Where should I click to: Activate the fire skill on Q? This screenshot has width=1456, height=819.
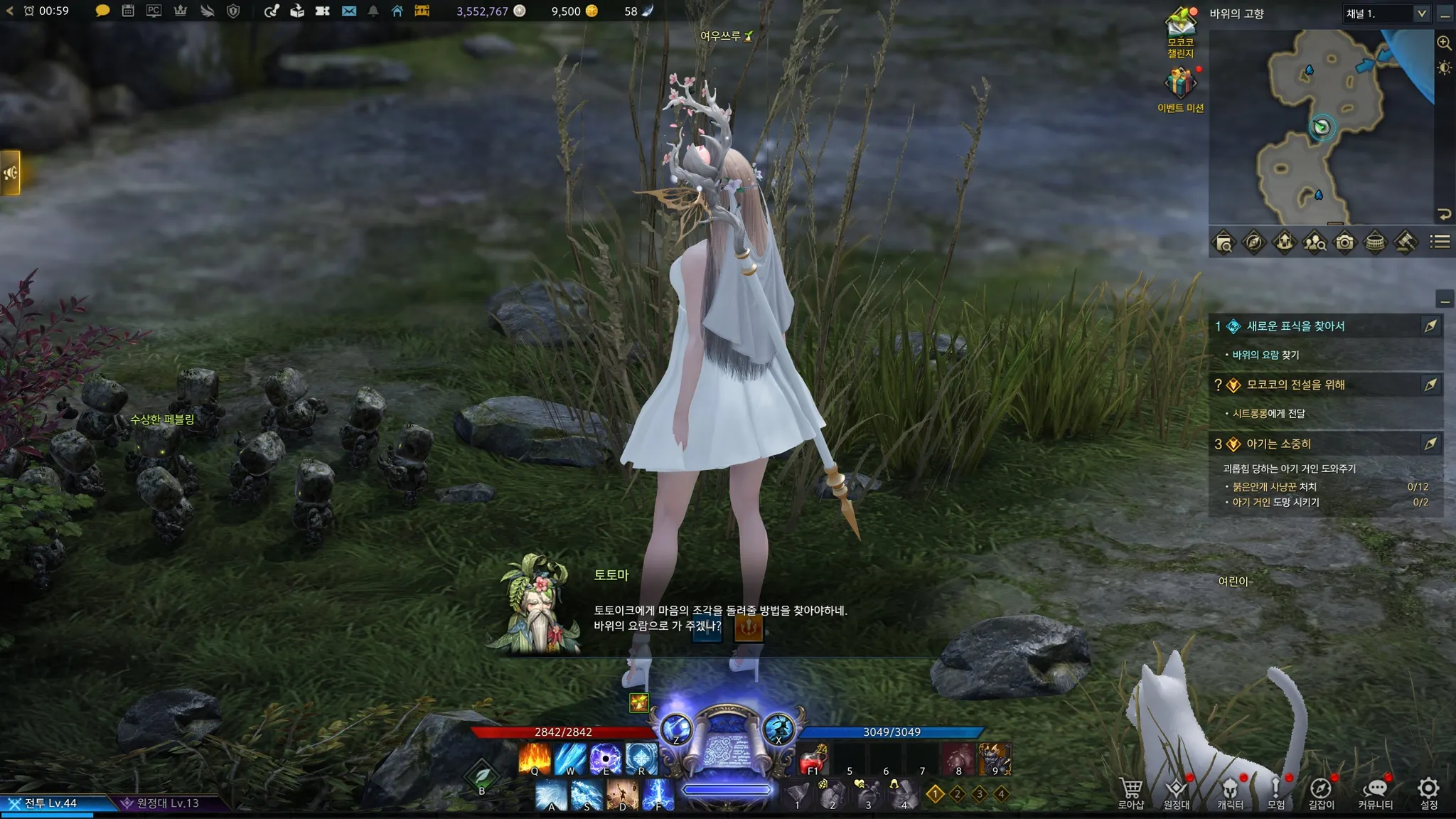(x=535, y=759)
